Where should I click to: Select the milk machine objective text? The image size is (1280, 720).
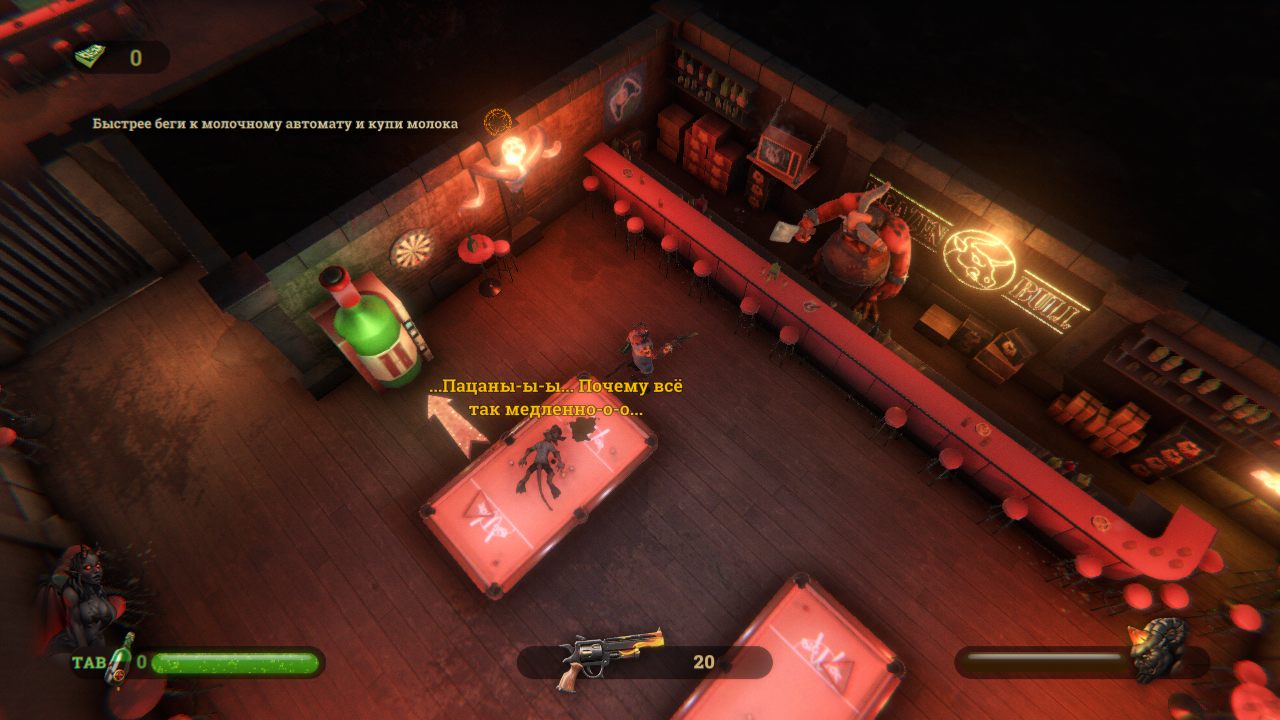tap(275, 124)
